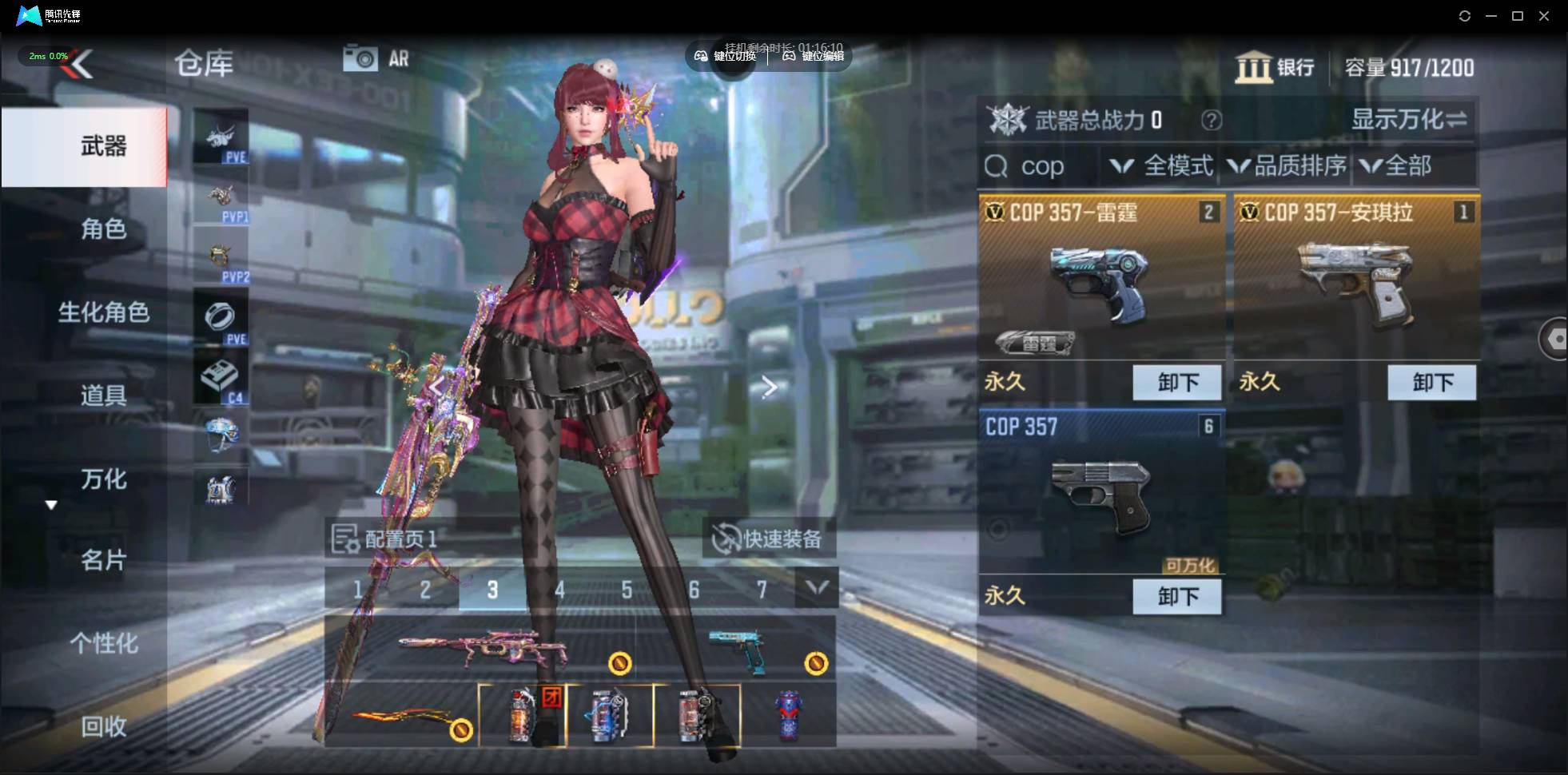Open the 回收 recycle section
Screen dimensions: 1568x775
tap(103, 726)
